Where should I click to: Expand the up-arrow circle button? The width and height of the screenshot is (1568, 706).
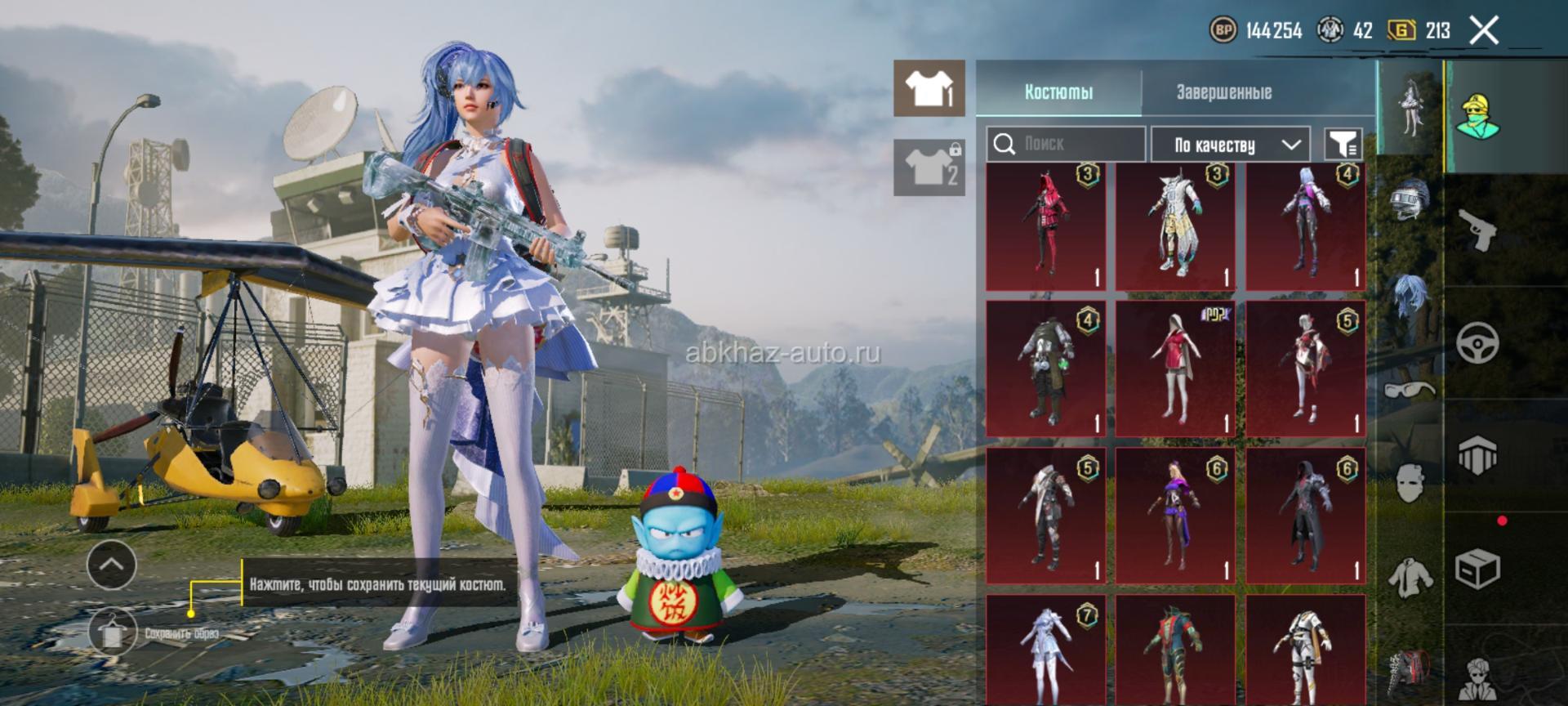click(112, 564)
